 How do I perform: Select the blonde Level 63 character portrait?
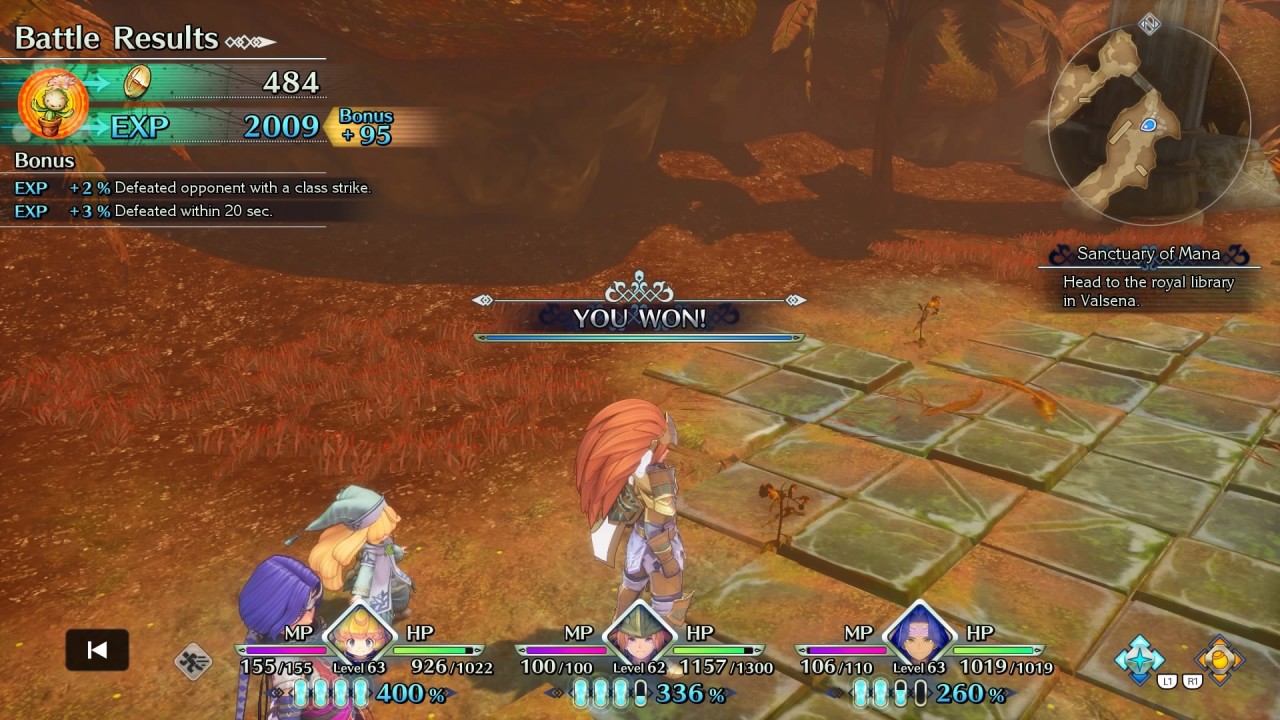click(x=359, y=634)
